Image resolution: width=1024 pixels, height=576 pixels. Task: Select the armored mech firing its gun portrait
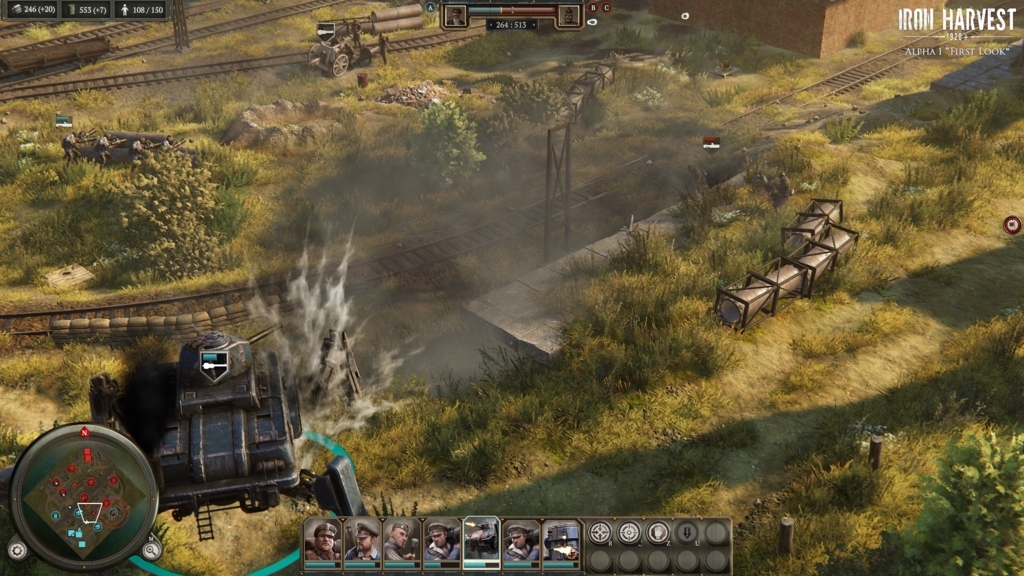coord(561,540)
